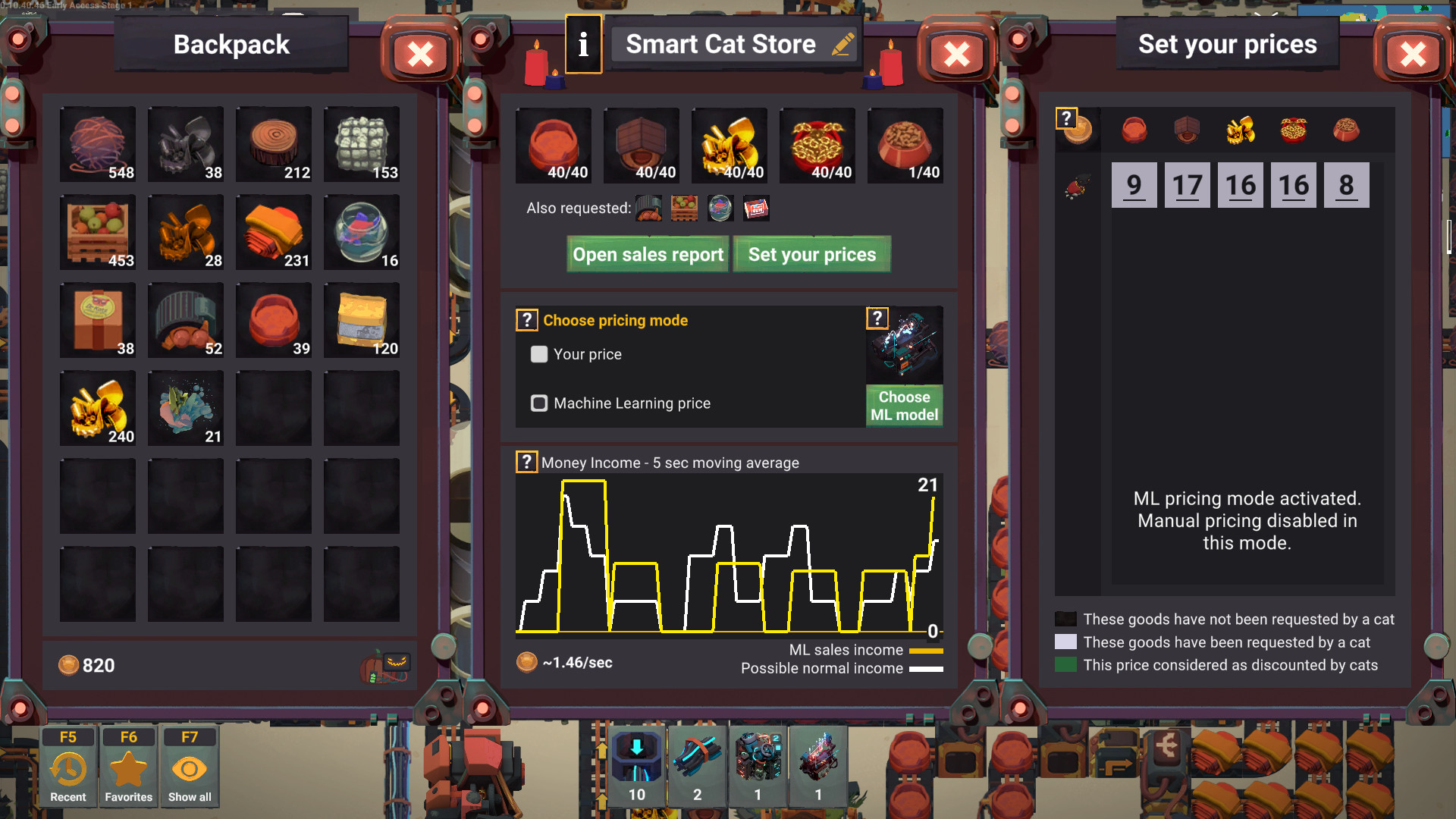Select the yarn ball stack of 548
This screenshot has height=819, width=1456.
(98, 144)
